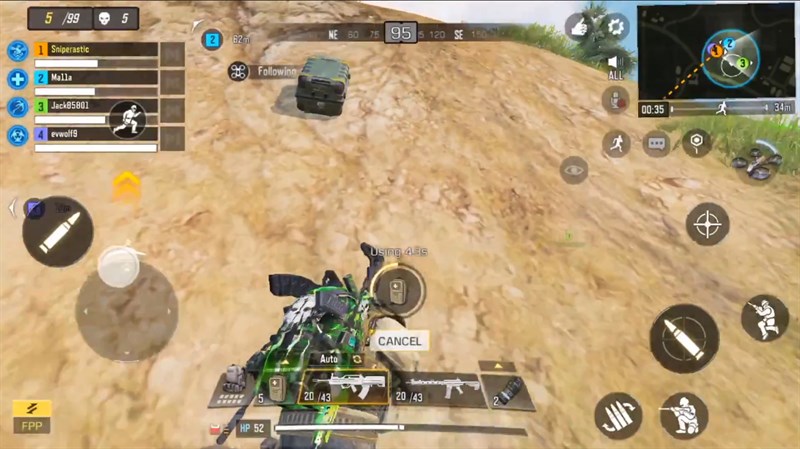Select the grenade slot
Viewport: 800px width, 449px height.
click(506, 390)
